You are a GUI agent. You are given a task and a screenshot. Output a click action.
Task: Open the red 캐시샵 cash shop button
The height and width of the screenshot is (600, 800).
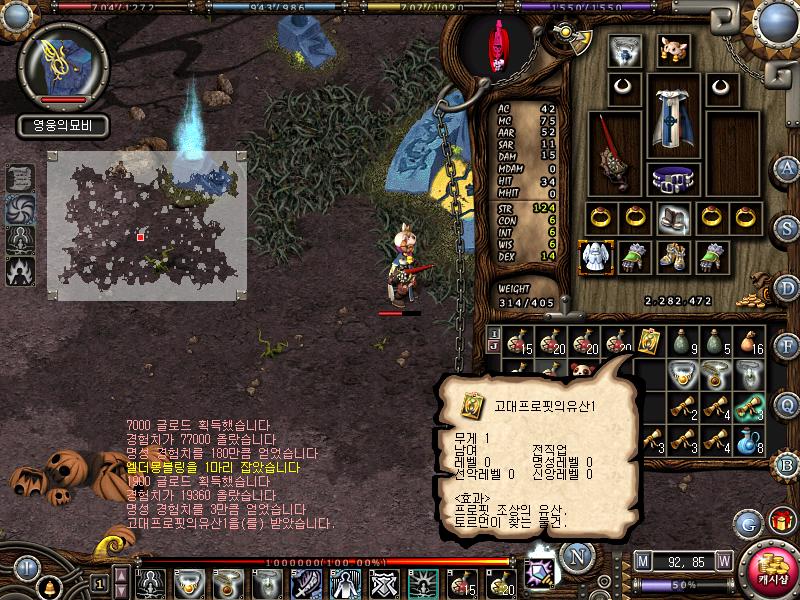click(771, 570)
